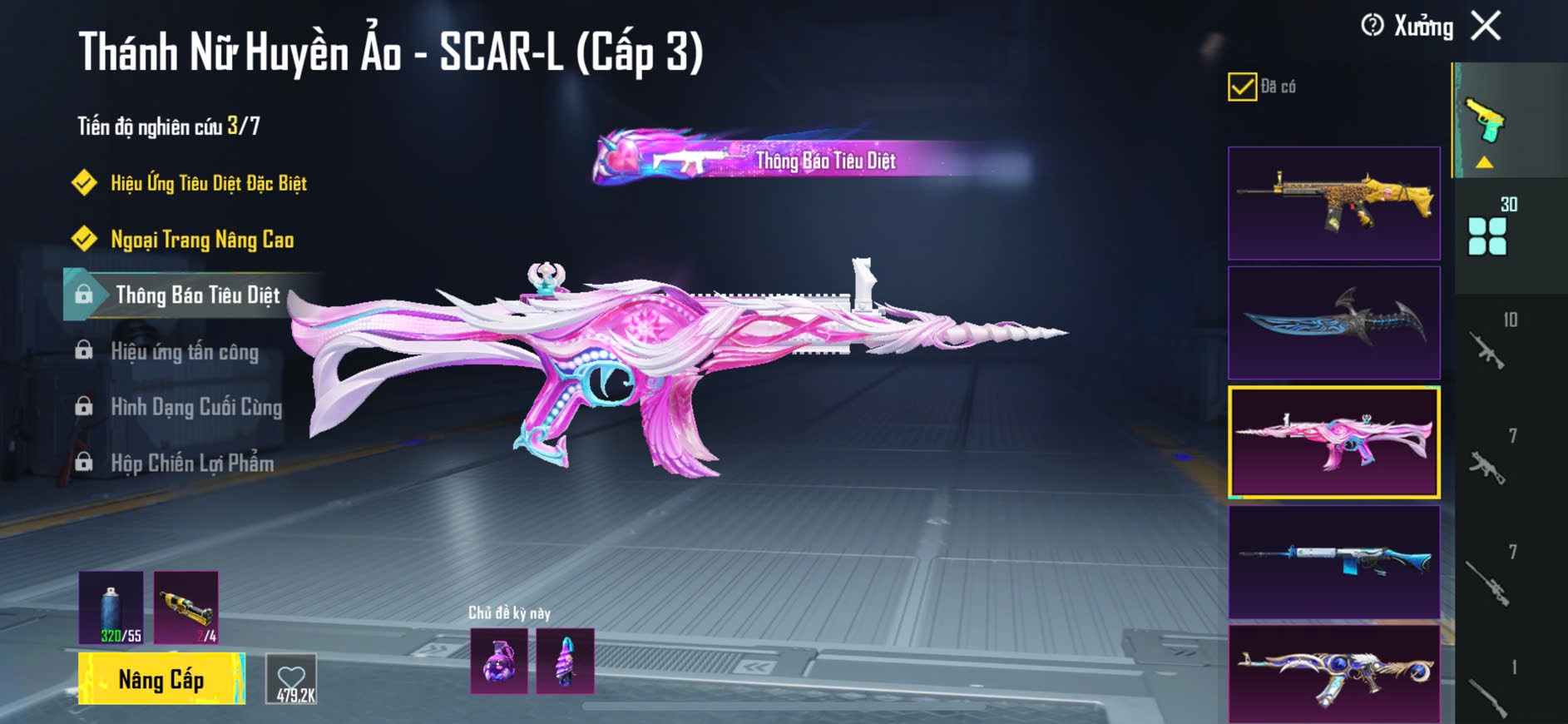Choose the Thông Báo Tiêu Diệt stage
Screen dimensions: 1568x724
pyautogui.click(x=197, y=295)
